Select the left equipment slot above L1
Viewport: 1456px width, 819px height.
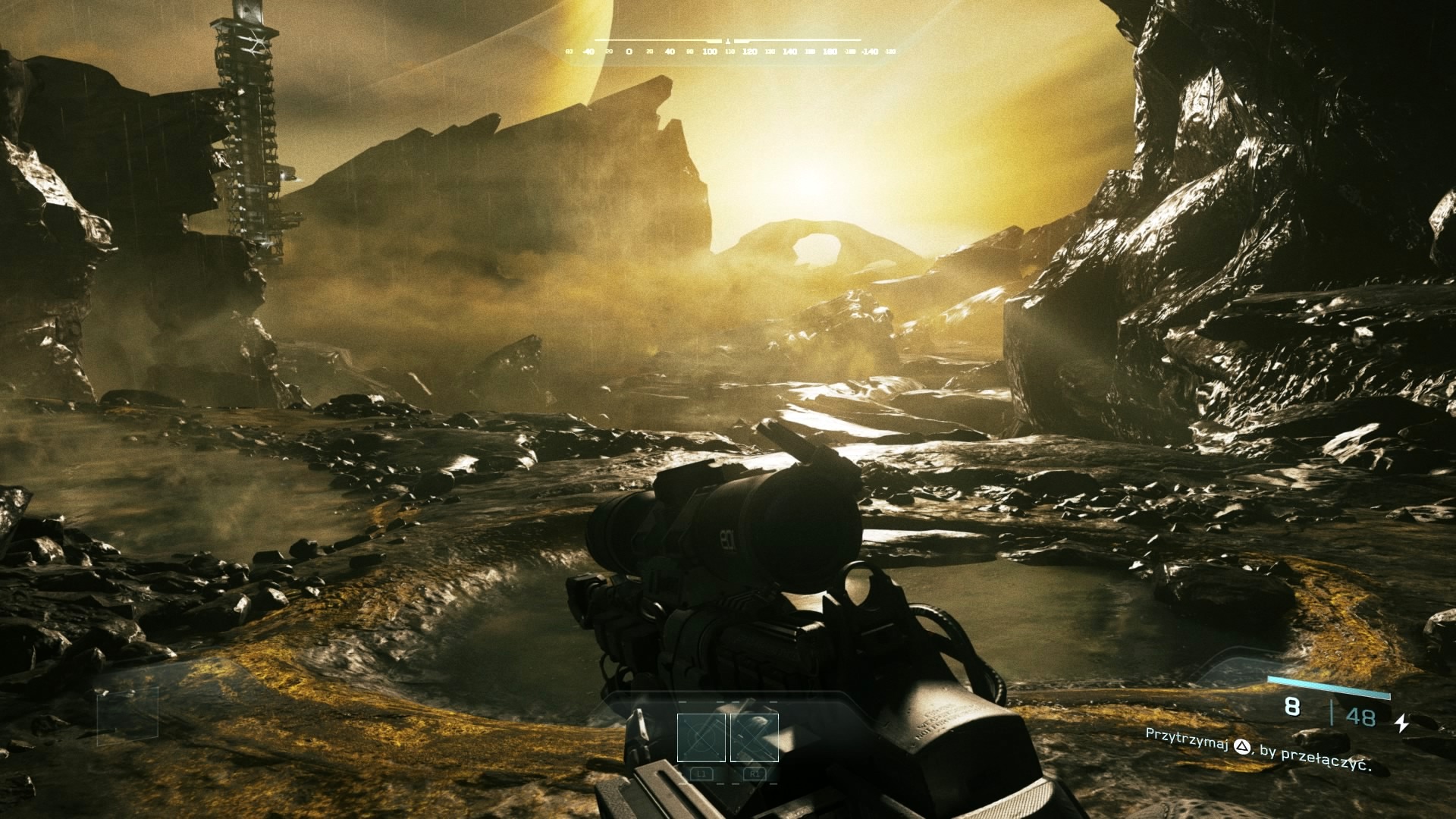click(701, 737)
